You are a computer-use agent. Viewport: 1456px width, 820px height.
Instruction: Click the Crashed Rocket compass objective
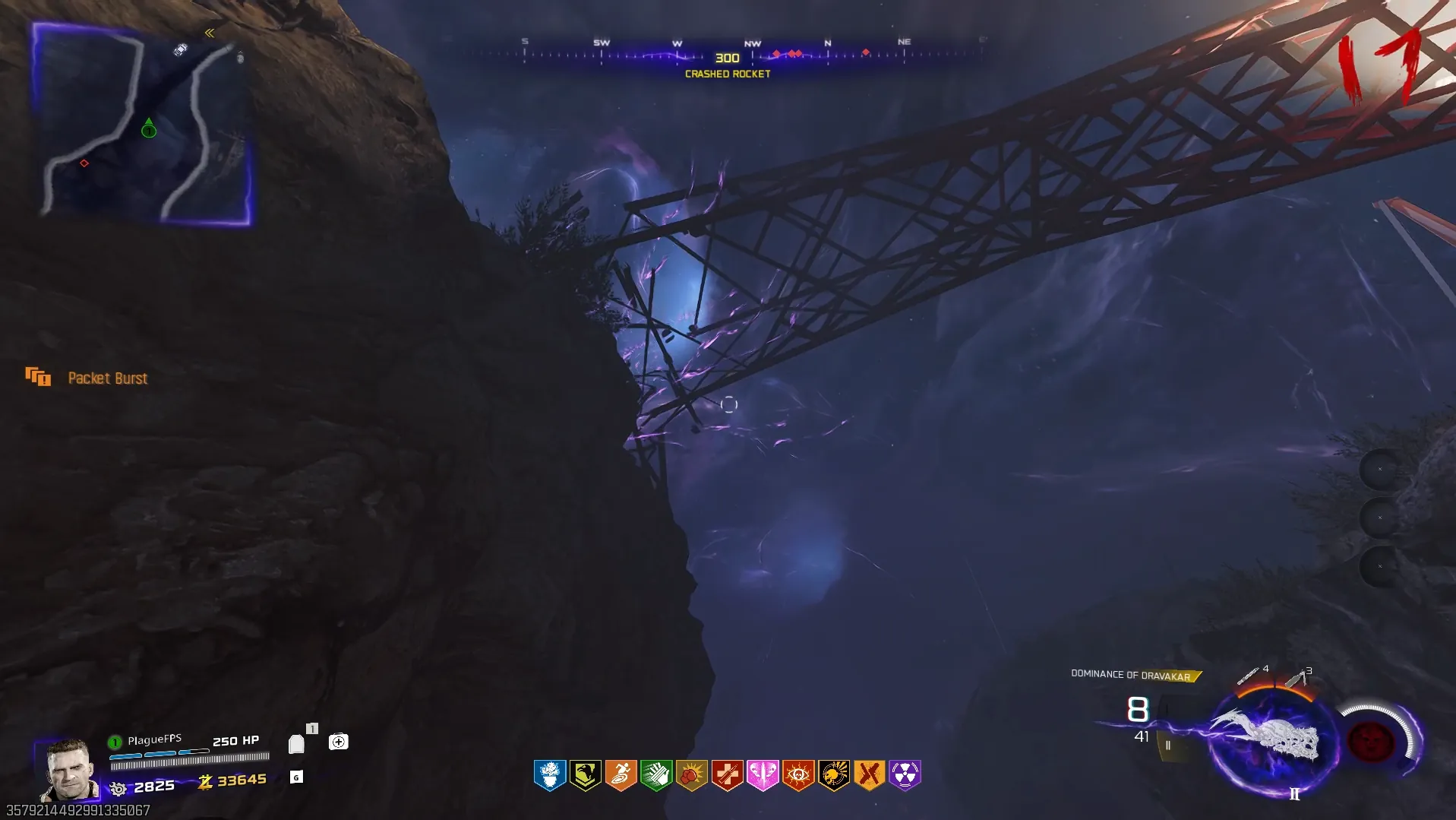point(728,65)
